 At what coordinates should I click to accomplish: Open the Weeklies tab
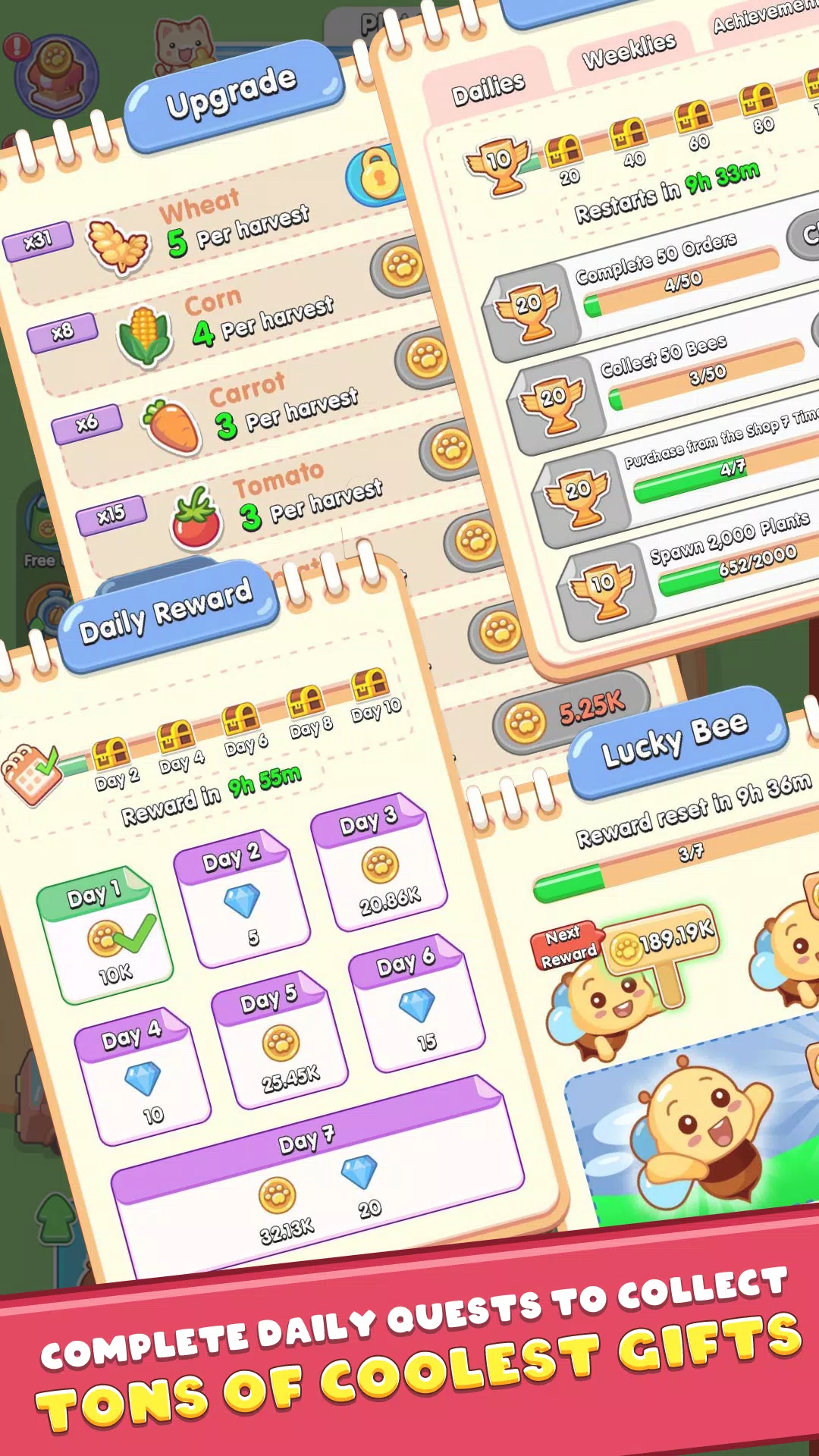[629, 50]
